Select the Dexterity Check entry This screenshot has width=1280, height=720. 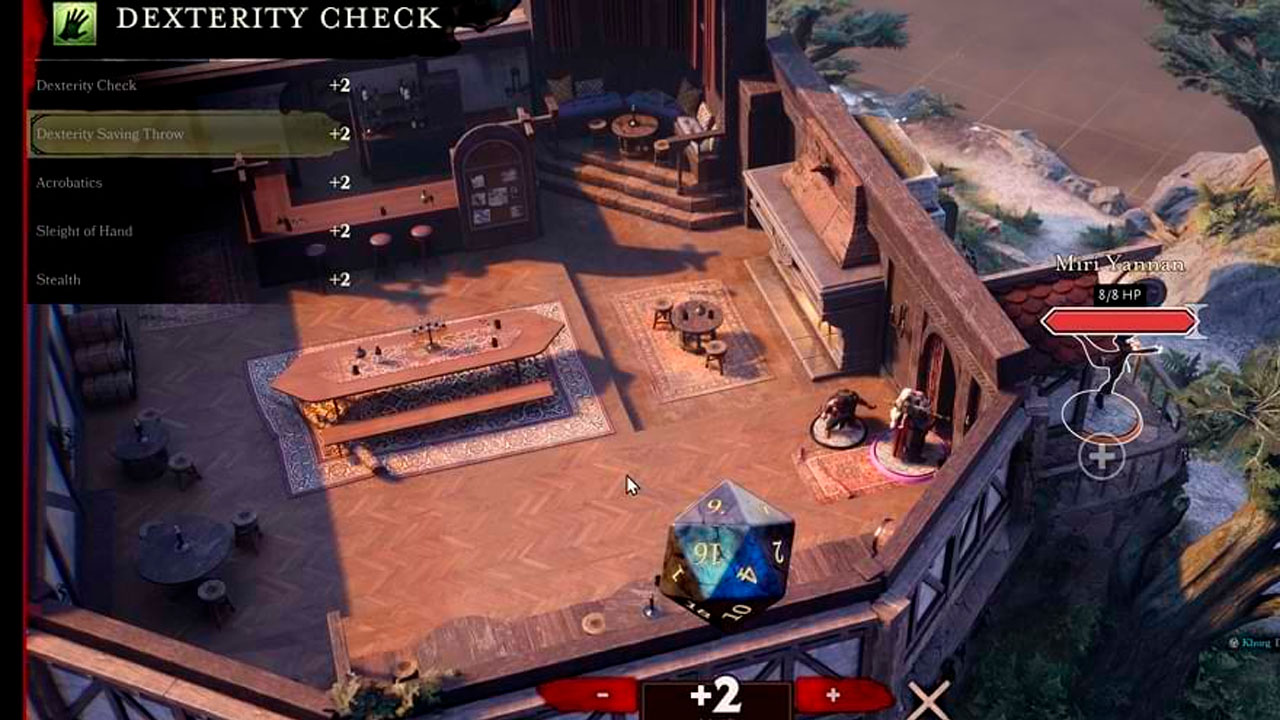coord(87,86)
